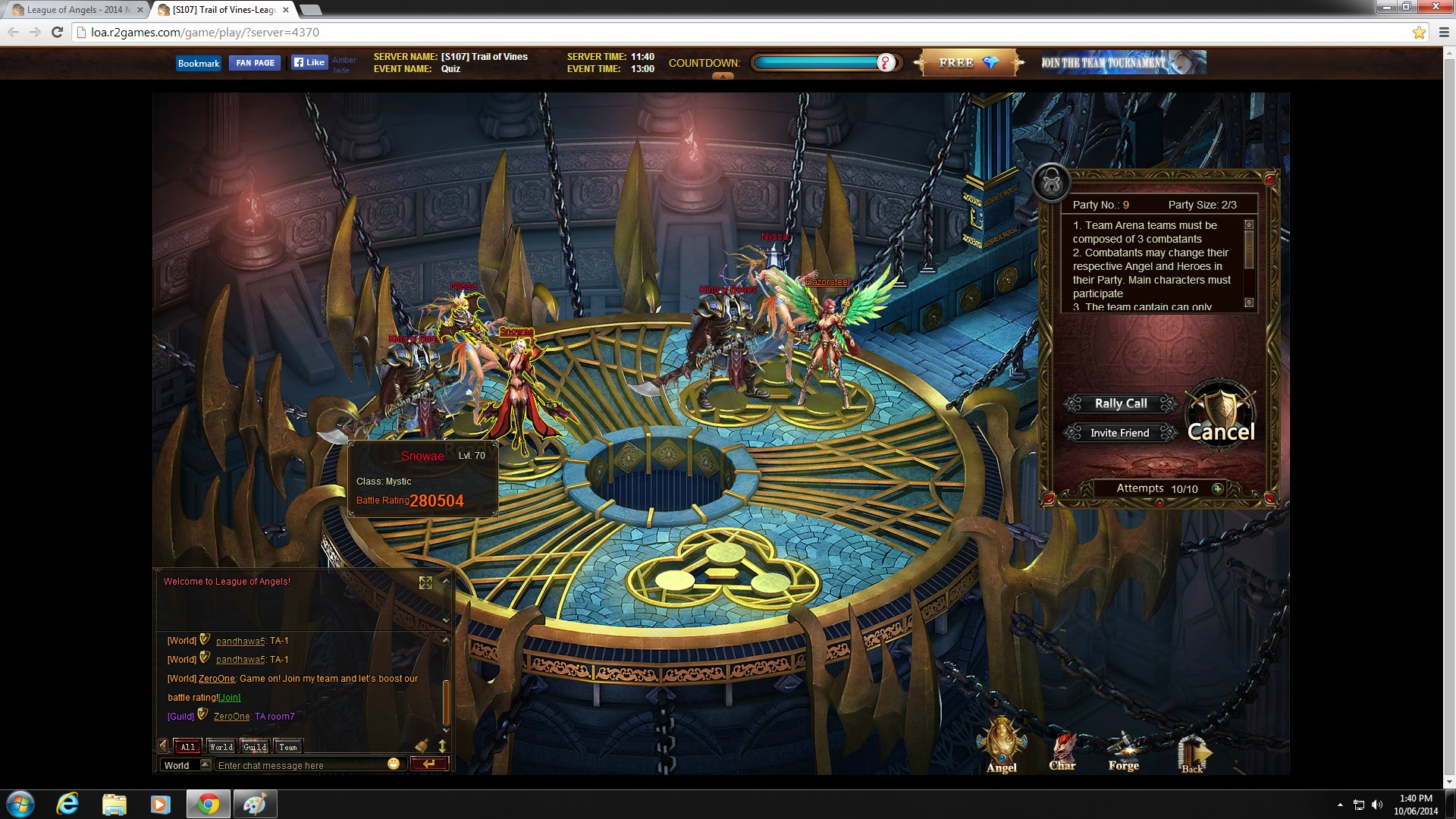Switch chat to the Team tab

pos(288,747)
